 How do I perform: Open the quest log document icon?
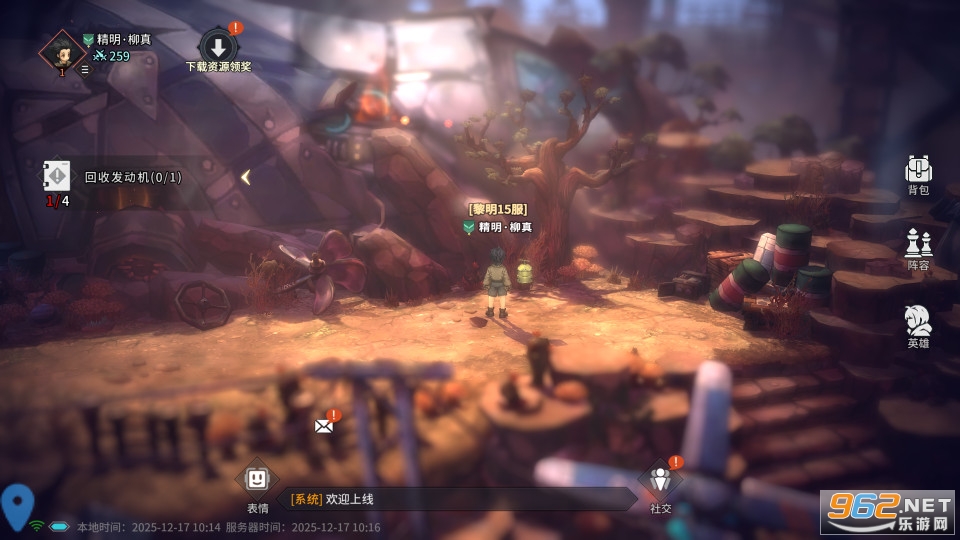click(57, 177)
